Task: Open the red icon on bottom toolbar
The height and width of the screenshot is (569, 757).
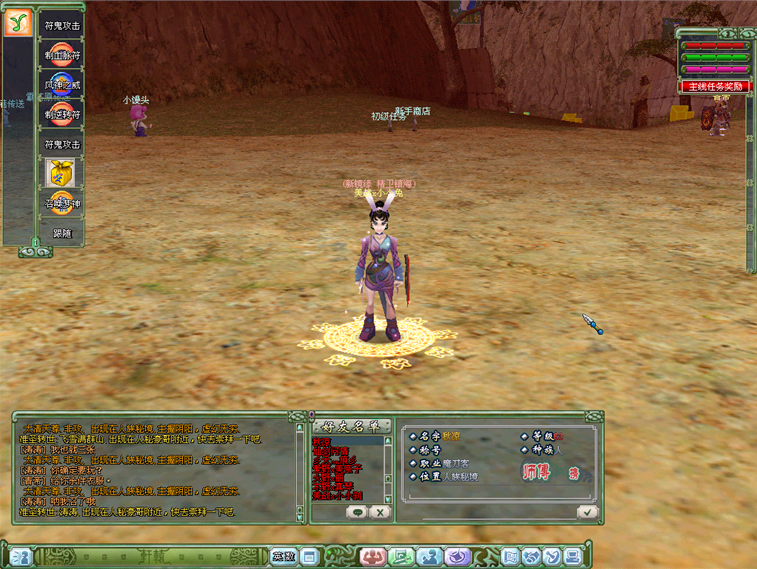Action: (373, 556)
